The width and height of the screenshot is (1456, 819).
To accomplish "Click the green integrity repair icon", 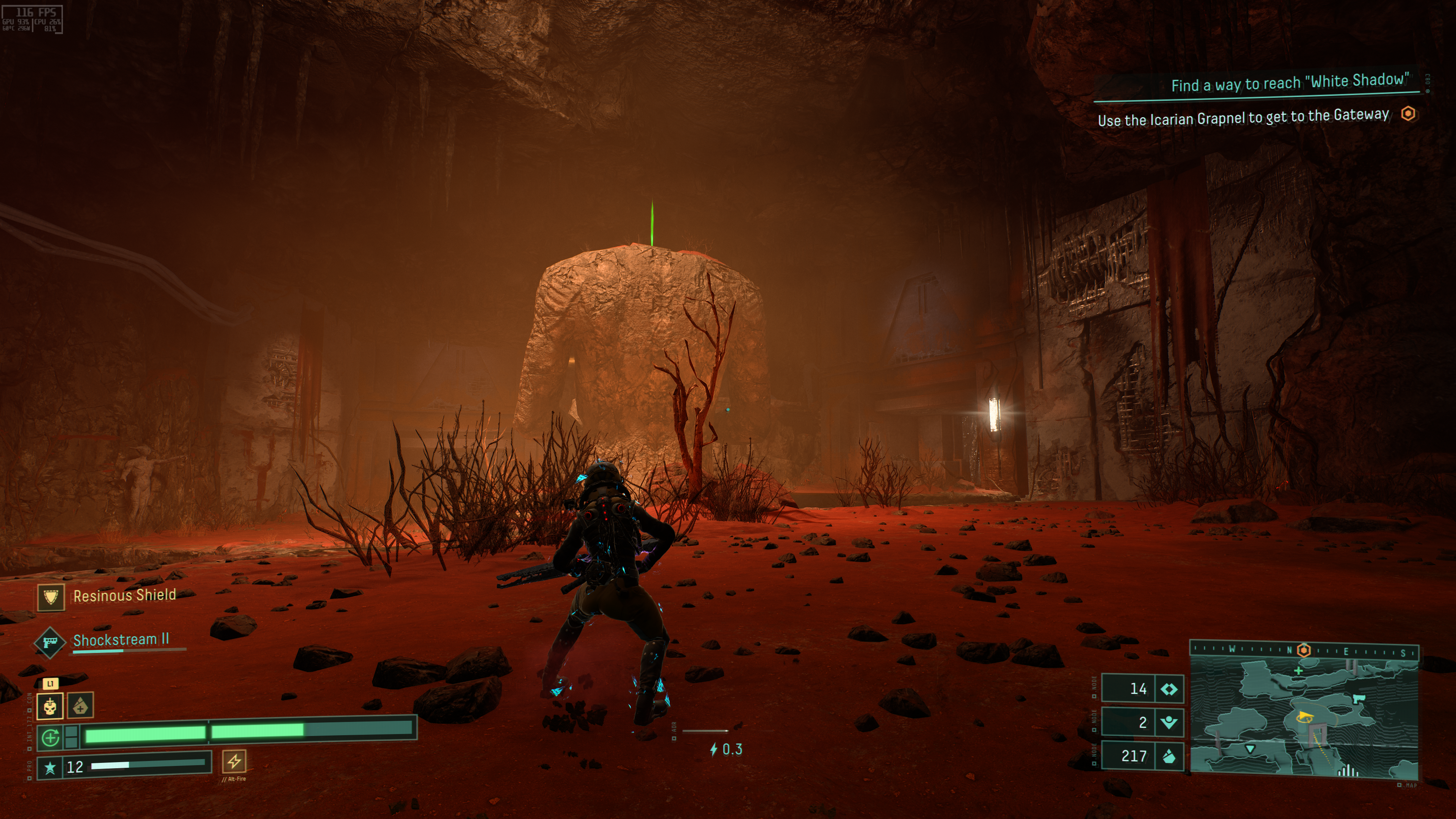I will (x=50, y=737).
